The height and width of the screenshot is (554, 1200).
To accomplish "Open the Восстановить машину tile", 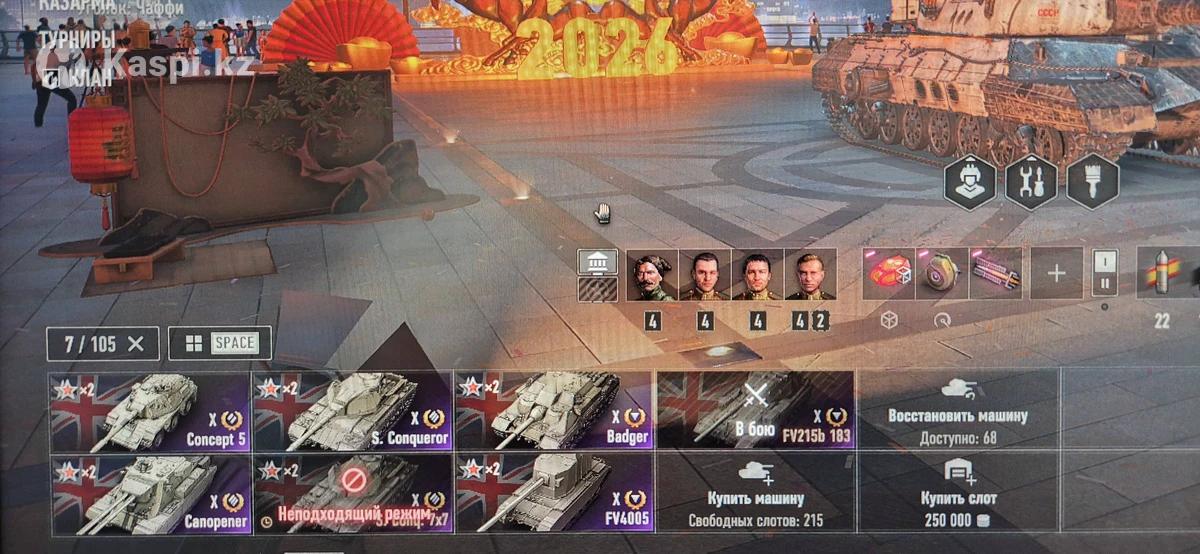I will [x=957, y=412].
